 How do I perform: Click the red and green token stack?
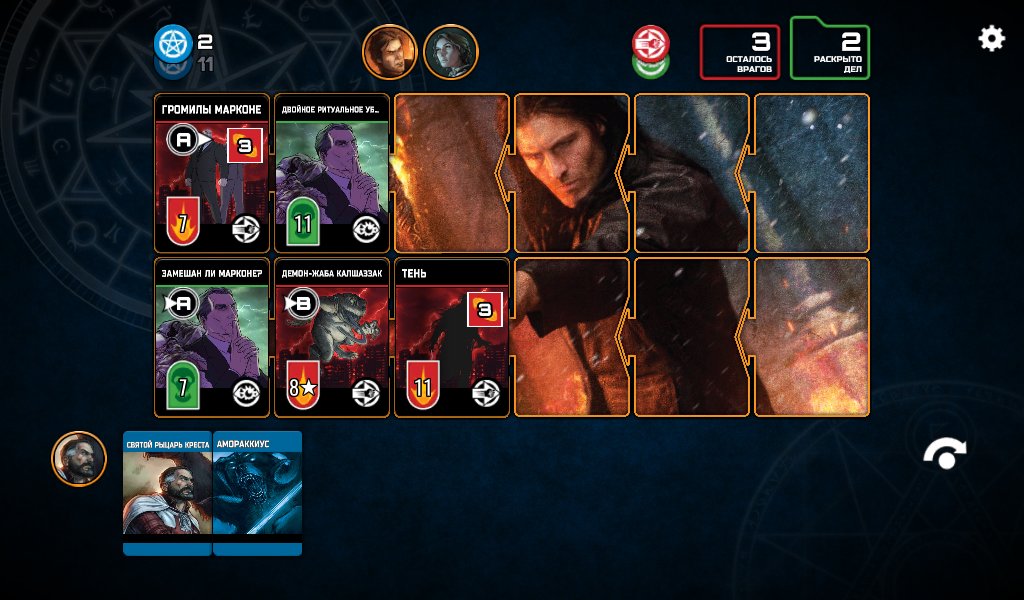click(650, 51)
